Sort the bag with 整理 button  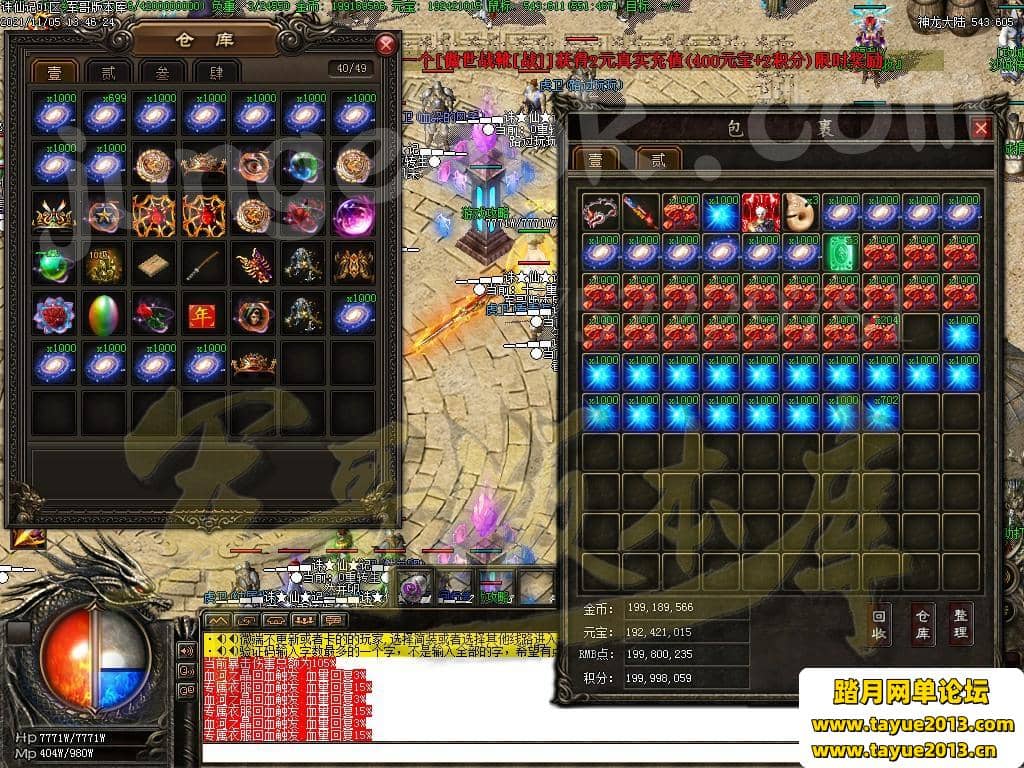(960, 626)
